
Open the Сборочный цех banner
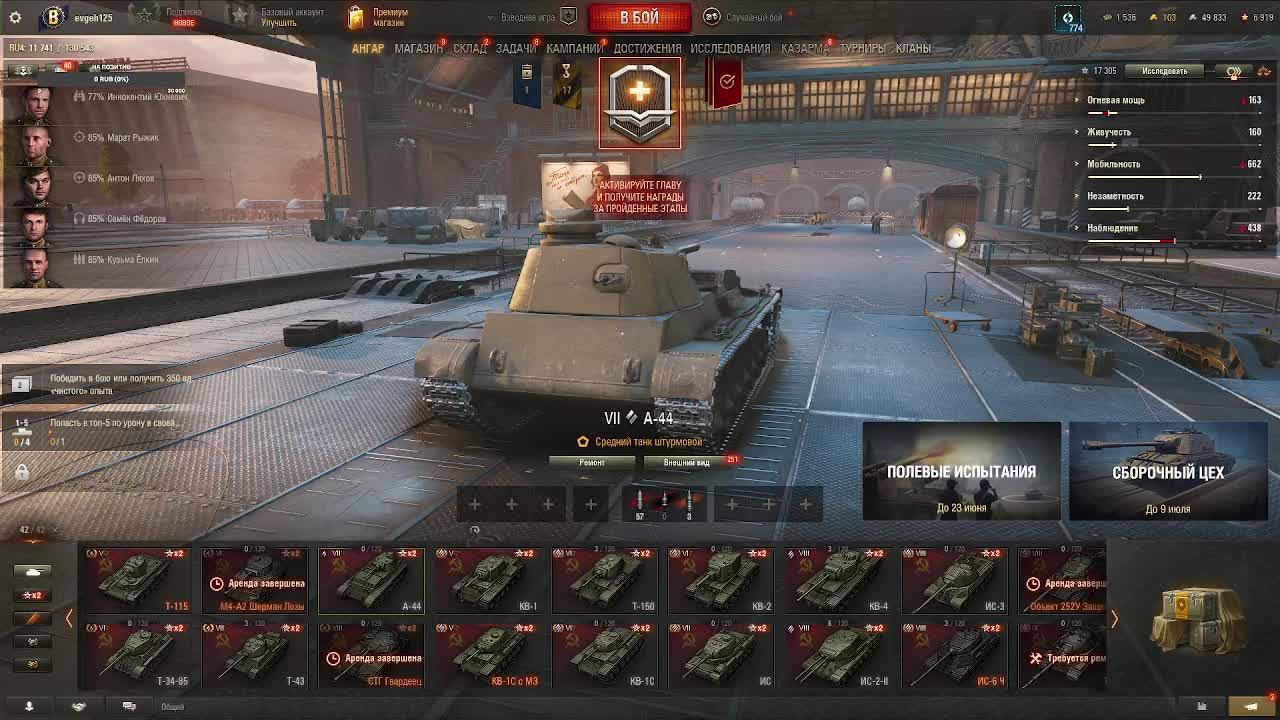pyautogui.click(x=1168, y=471)
